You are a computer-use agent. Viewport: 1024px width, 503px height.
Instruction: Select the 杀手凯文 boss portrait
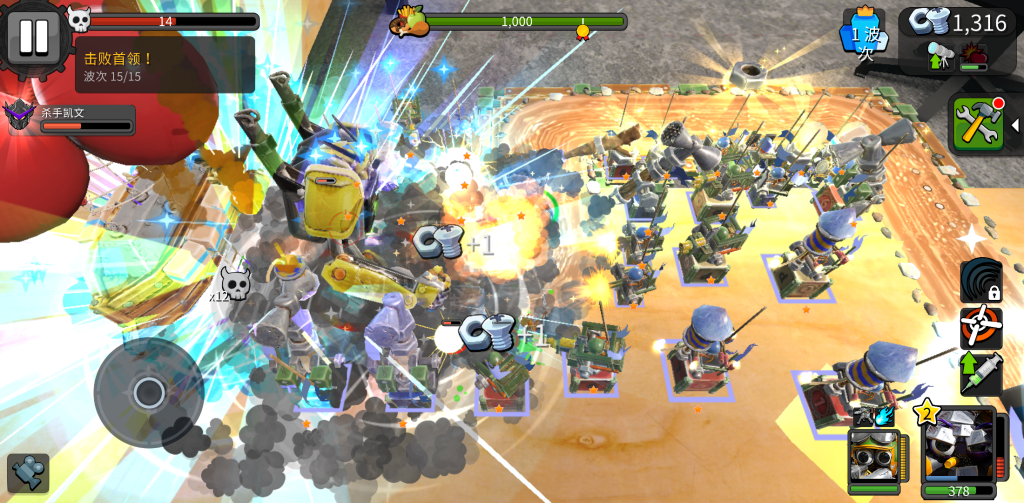click(x=20, y=117)
